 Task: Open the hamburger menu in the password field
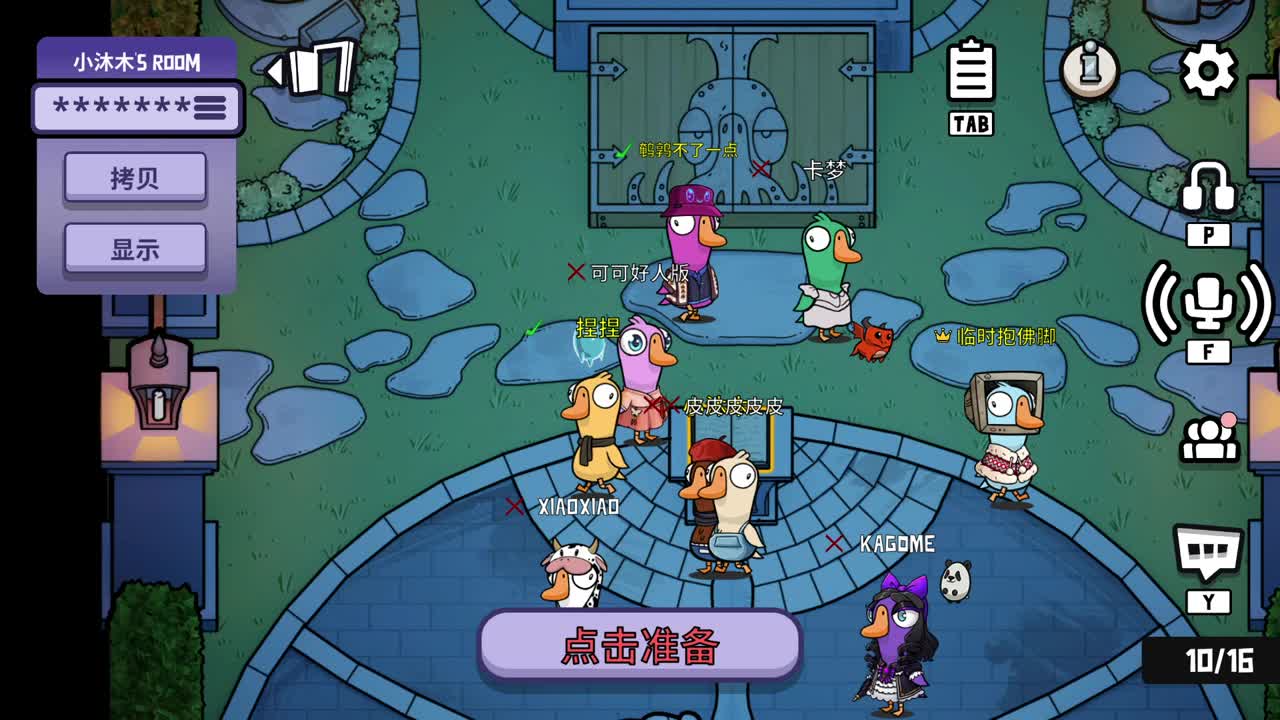[208, 107]
